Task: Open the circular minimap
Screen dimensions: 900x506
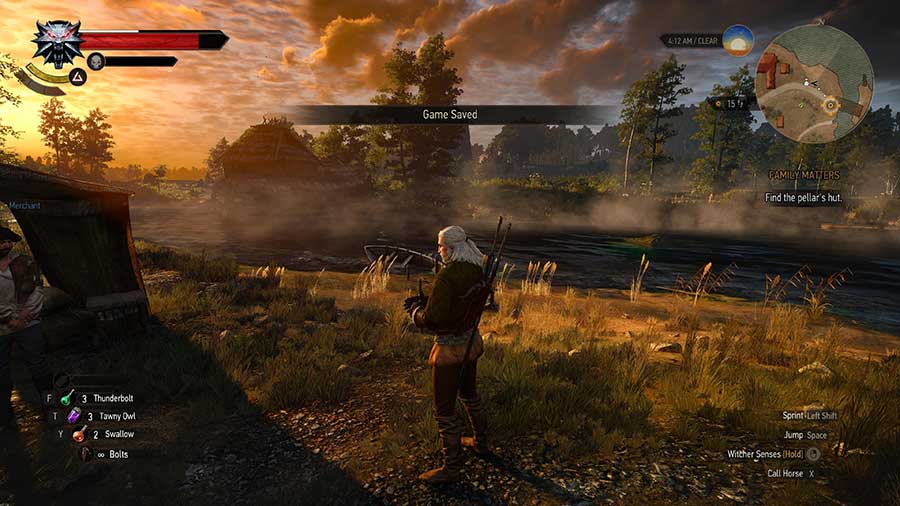Action: pyautogui.click(x=813, y=84)
